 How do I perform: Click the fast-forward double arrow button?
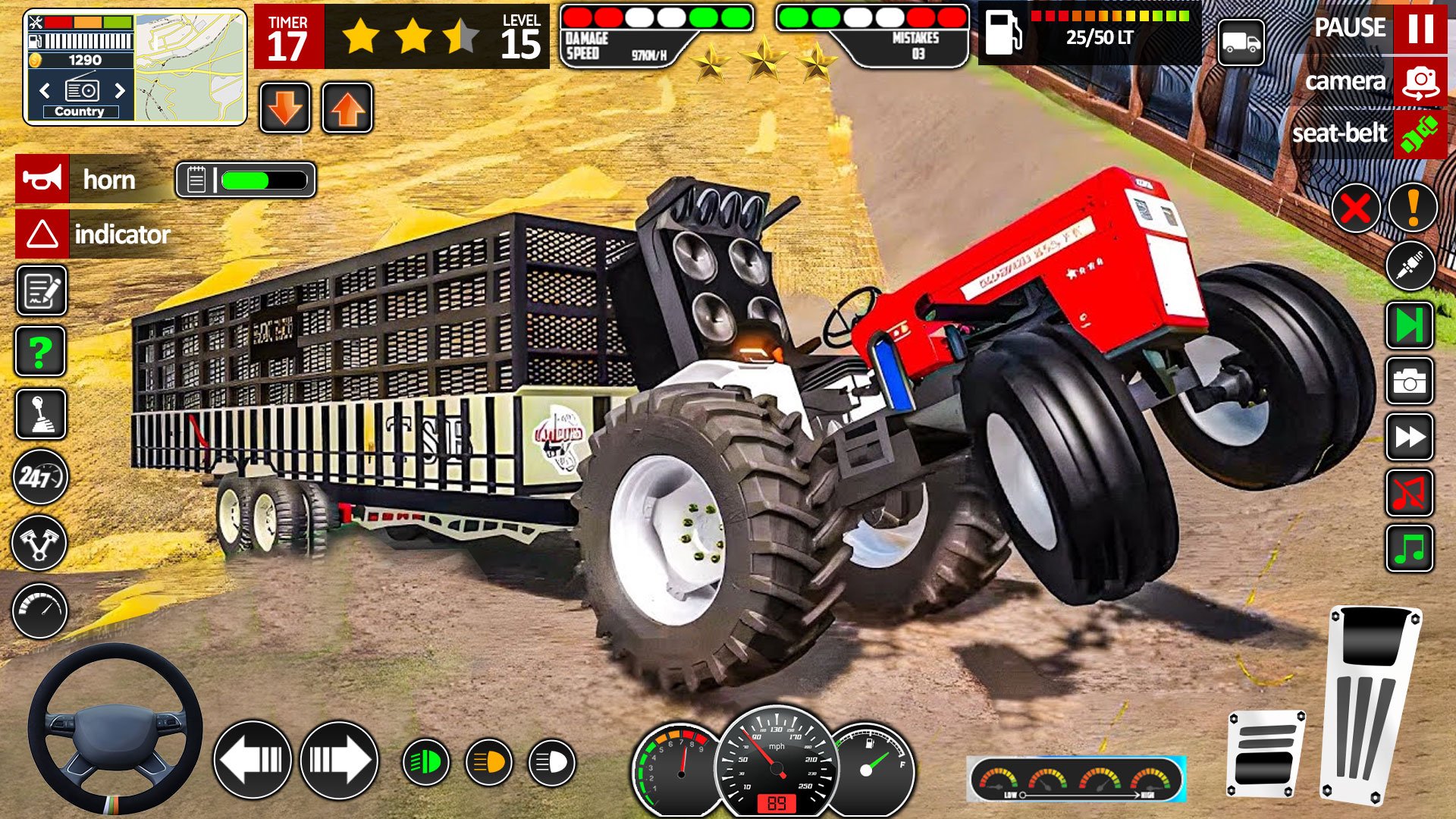(x=1409, y=438)
